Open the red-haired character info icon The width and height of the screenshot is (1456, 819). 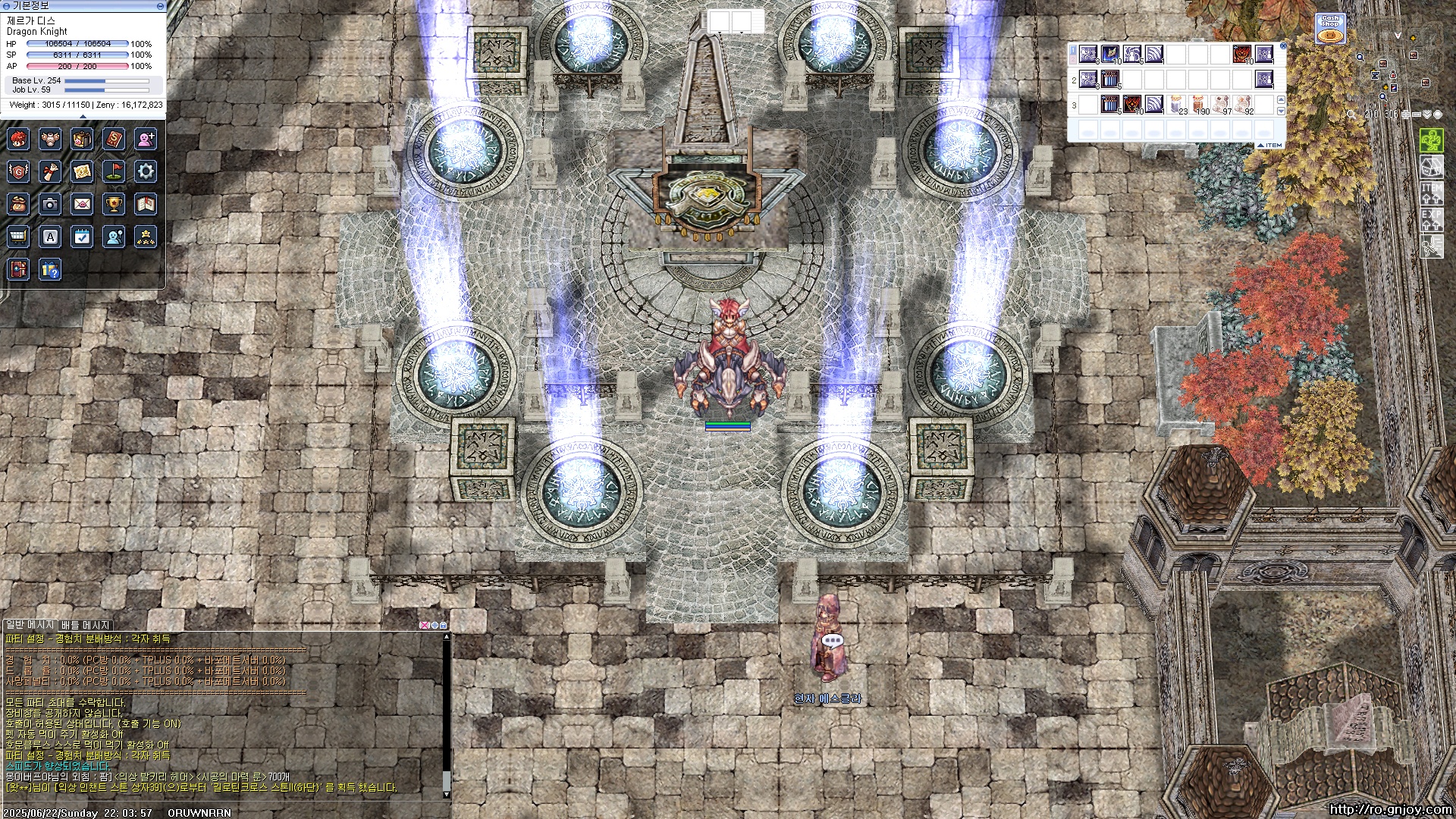click(x=18, y=139)
